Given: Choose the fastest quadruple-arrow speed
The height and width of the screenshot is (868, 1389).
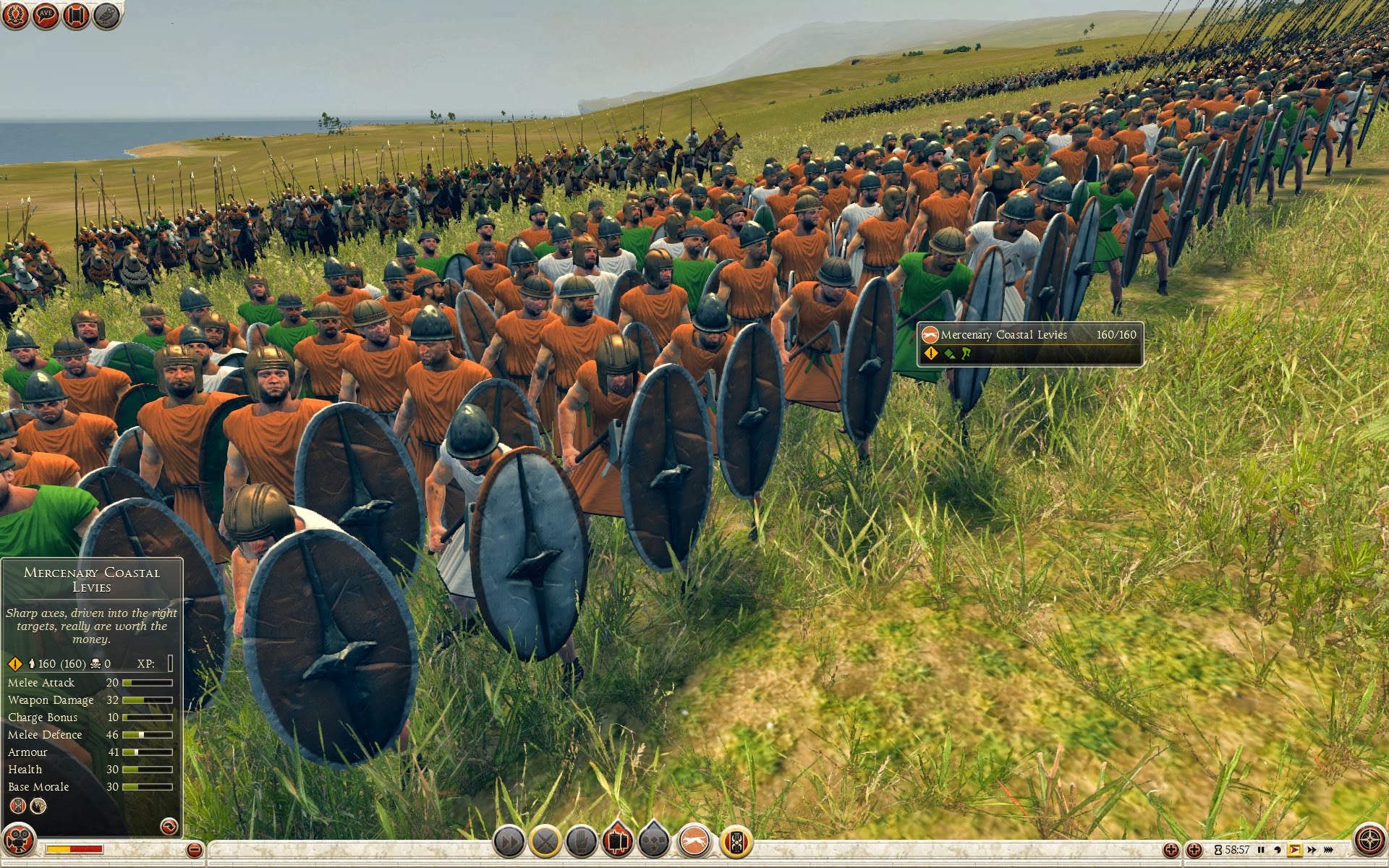Looking at the screenshot, I should point(1329,850).
